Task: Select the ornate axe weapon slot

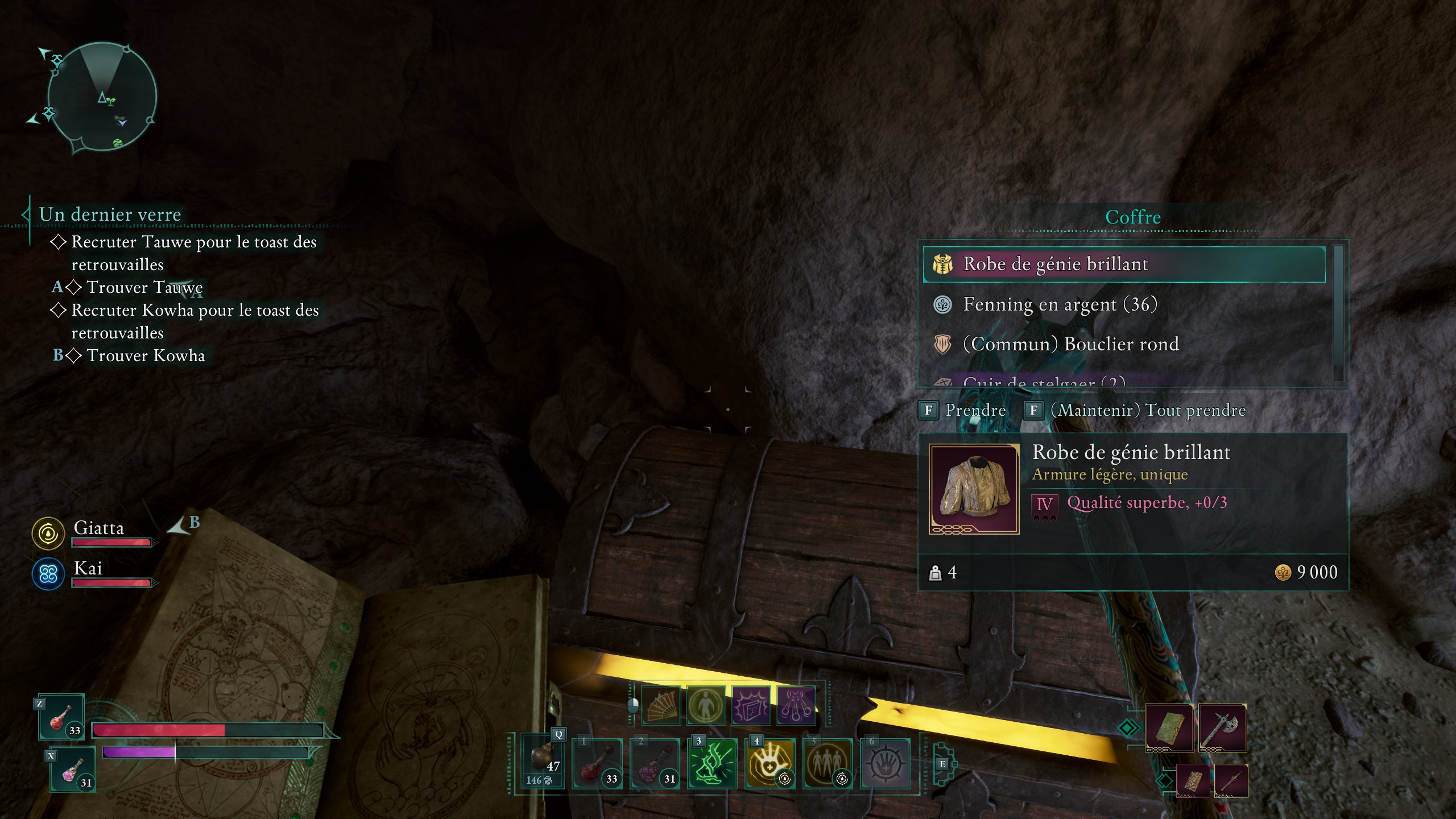Action: [x=1222, y=727]
